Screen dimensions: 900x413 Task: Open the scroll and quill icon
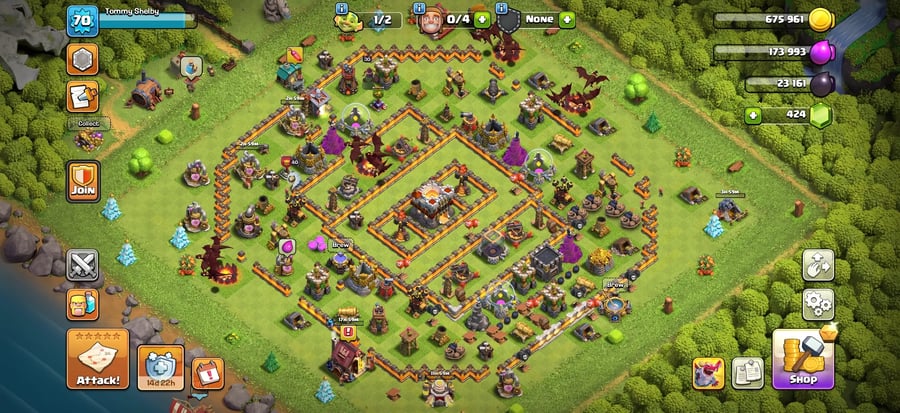82,97
